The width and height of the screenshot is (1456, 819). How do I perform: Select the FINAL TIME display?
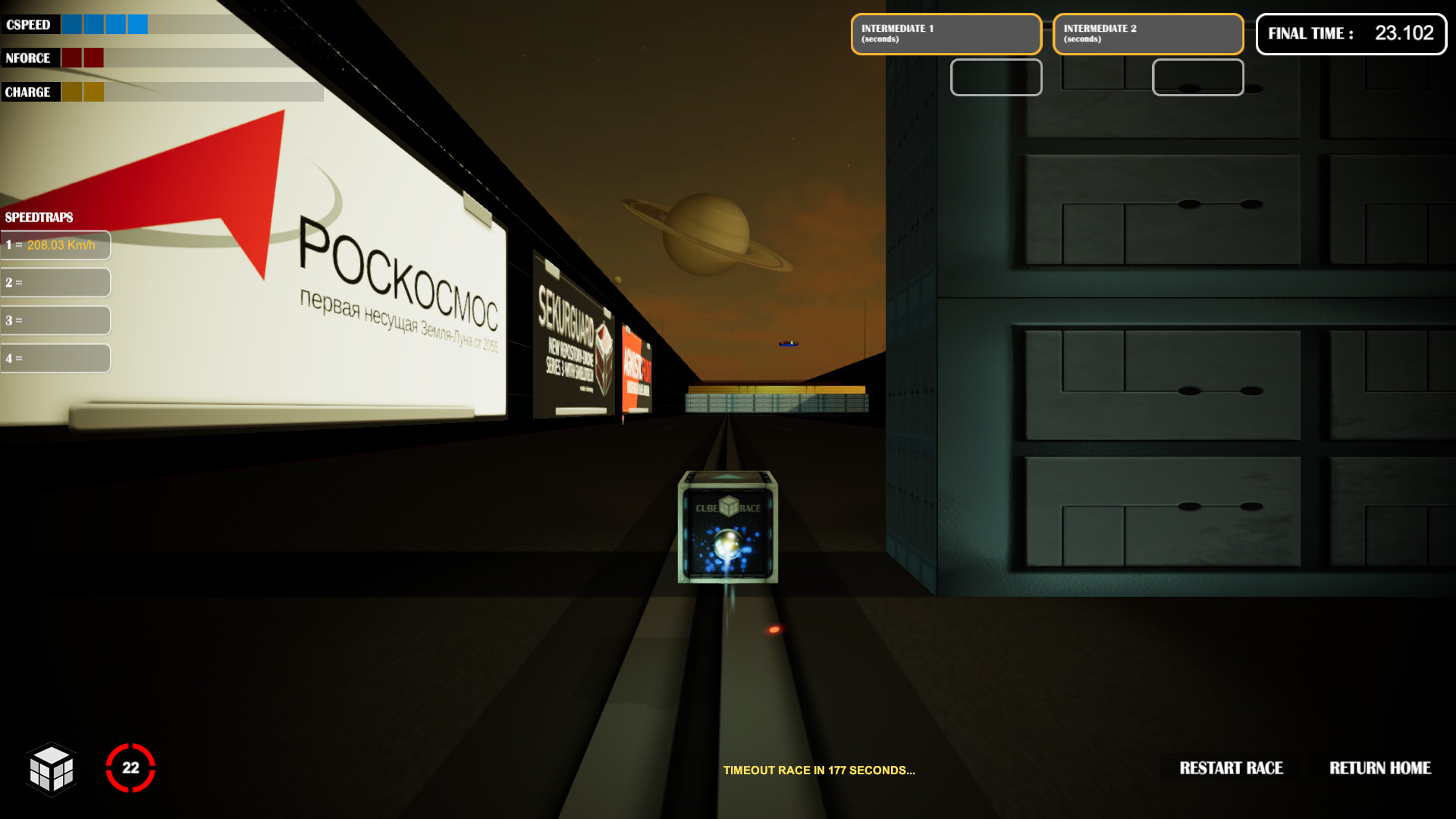pos(1351,33)
